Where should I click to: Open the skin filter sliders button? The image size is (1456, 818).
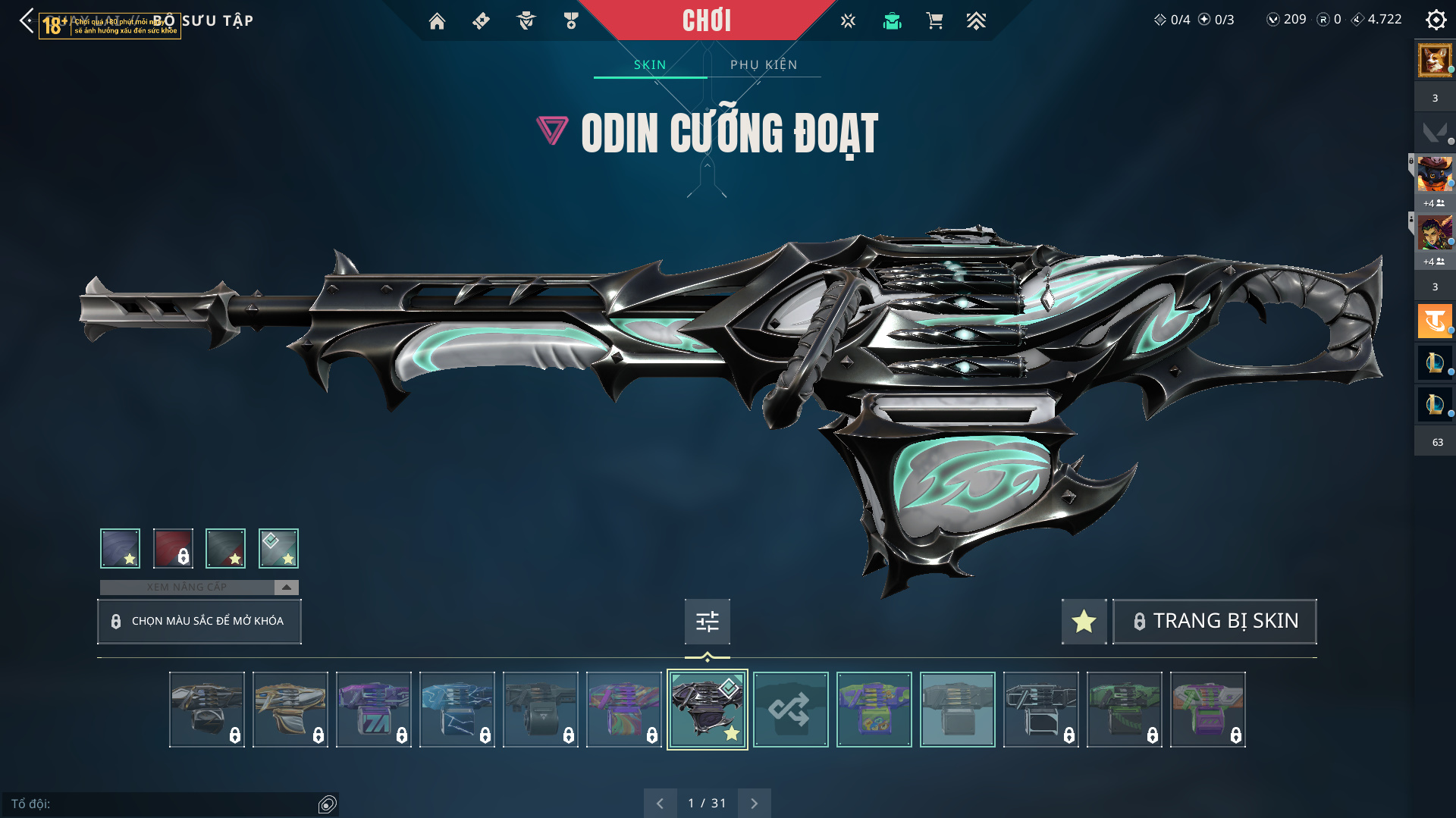pos(707,622)
